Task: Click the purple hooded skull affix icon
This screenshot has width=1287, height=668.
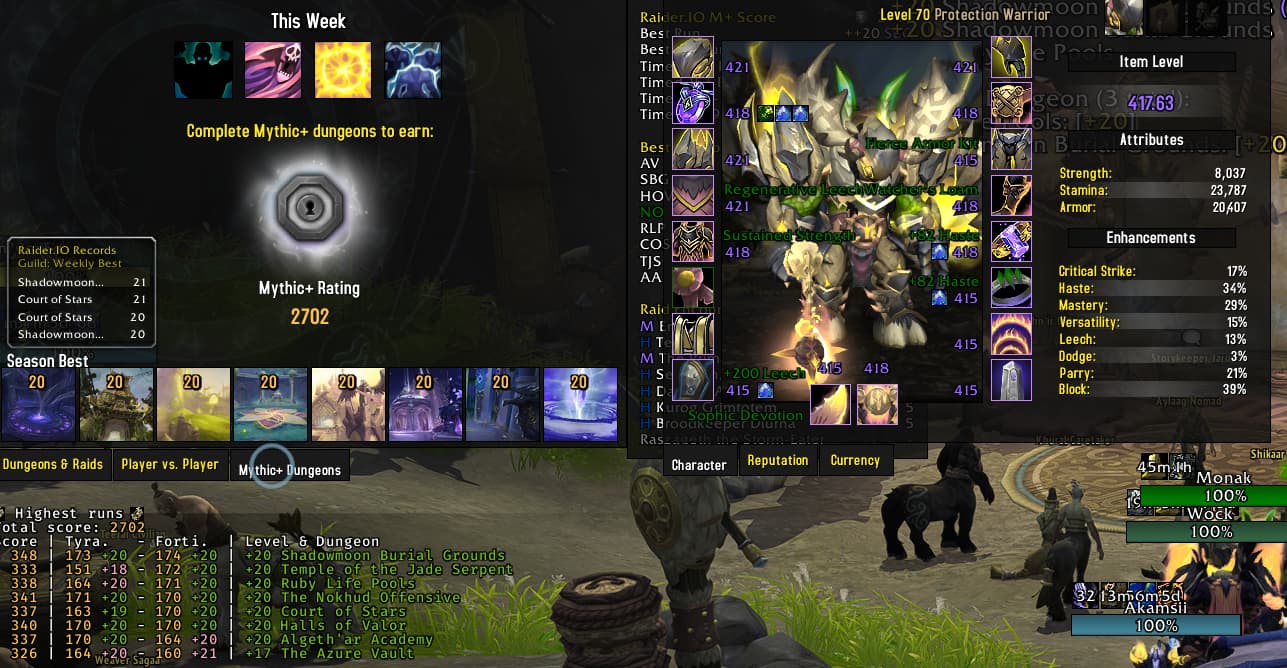Action: 273,70
